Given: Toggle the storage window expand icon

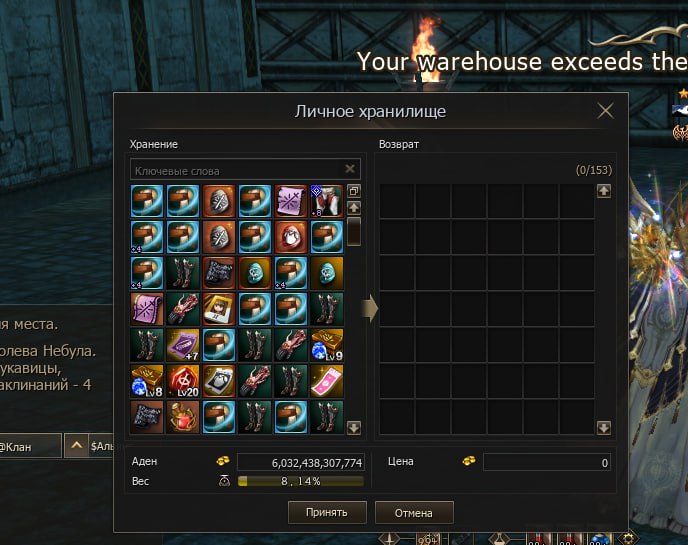Looking at the screenshot, I should tap(354, 191).
